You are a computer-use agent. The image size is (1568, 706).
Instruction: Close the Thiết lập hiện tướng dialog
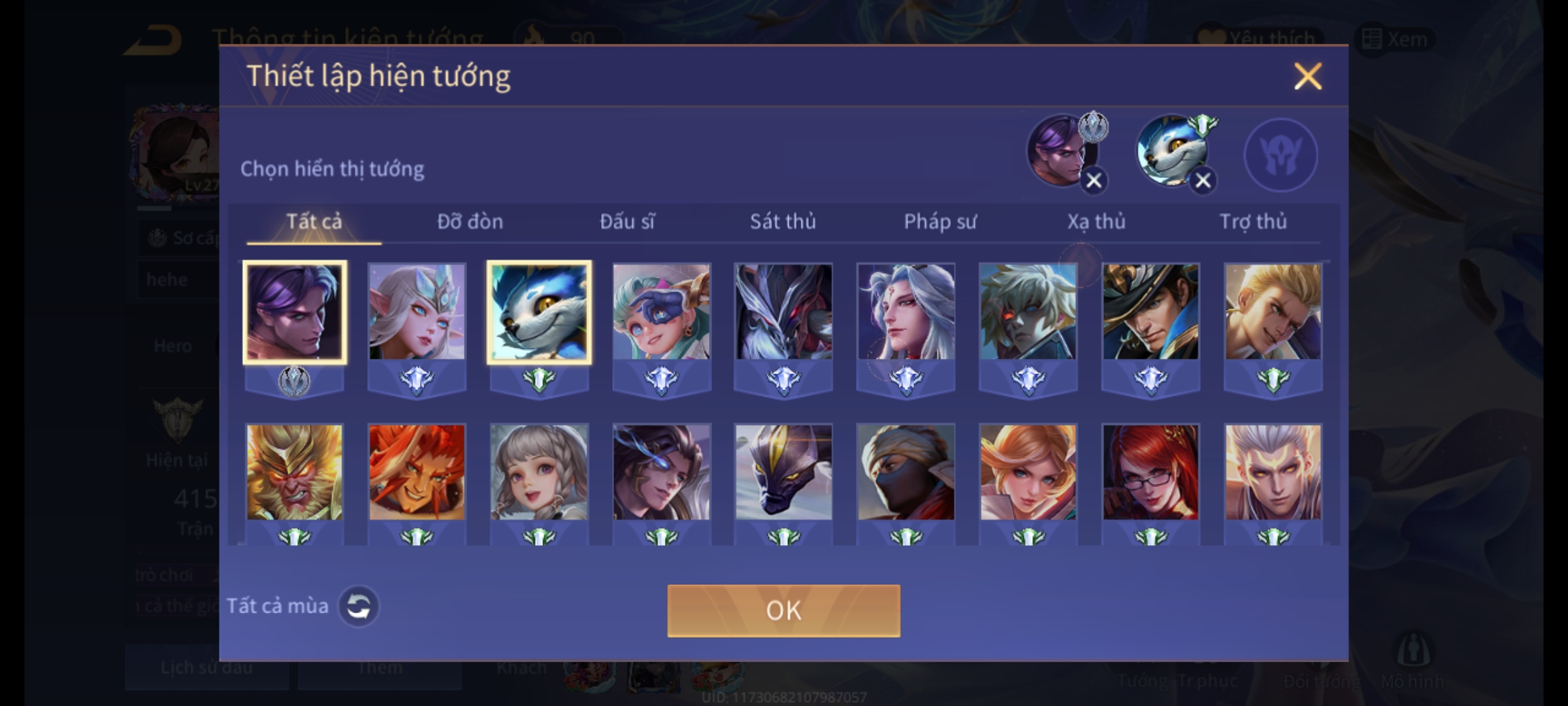(1307, 76)
